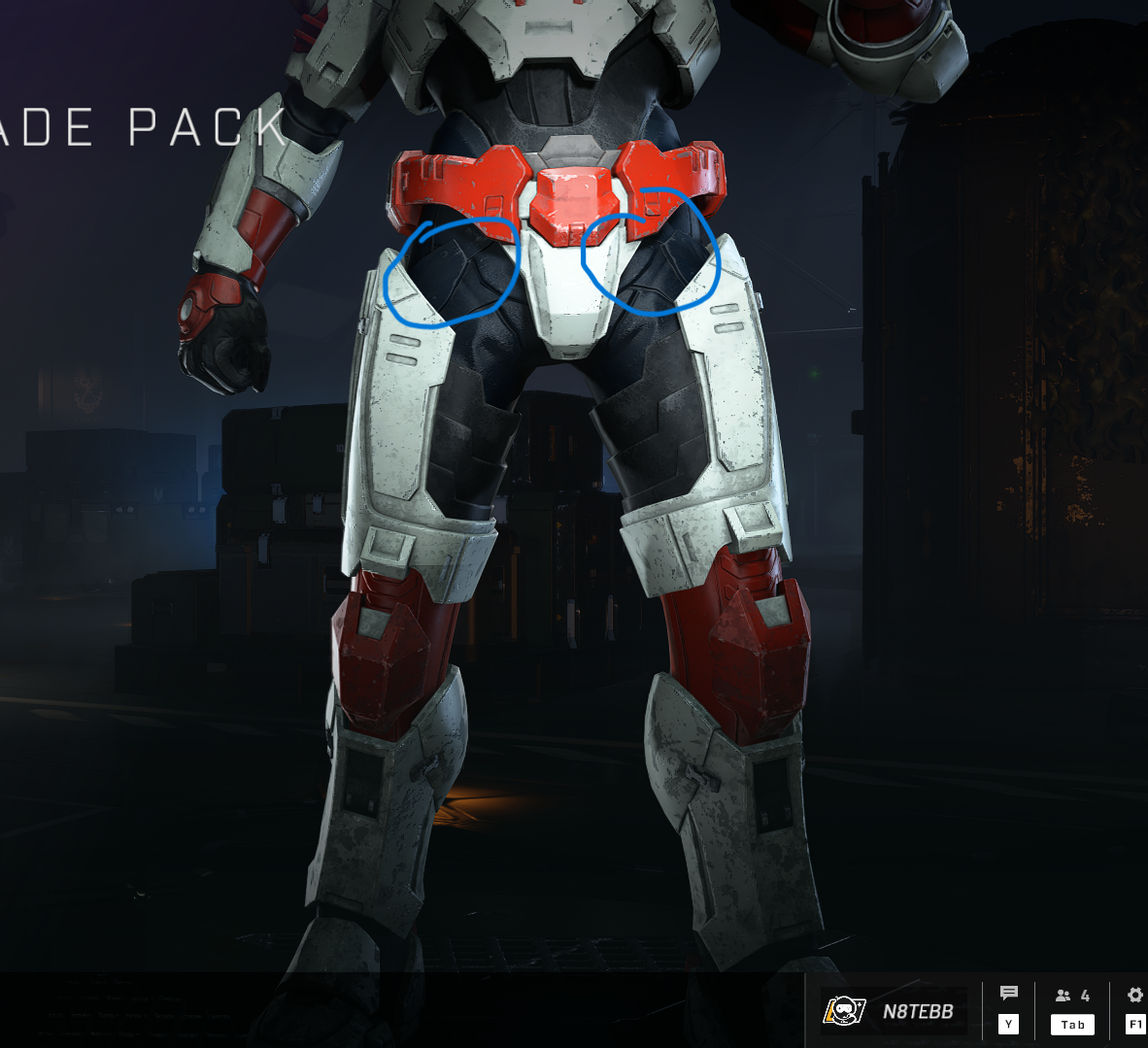Open the settings gear icon
Viewport: 1148px width, 1048px height.
click(x=1134, y=995)
